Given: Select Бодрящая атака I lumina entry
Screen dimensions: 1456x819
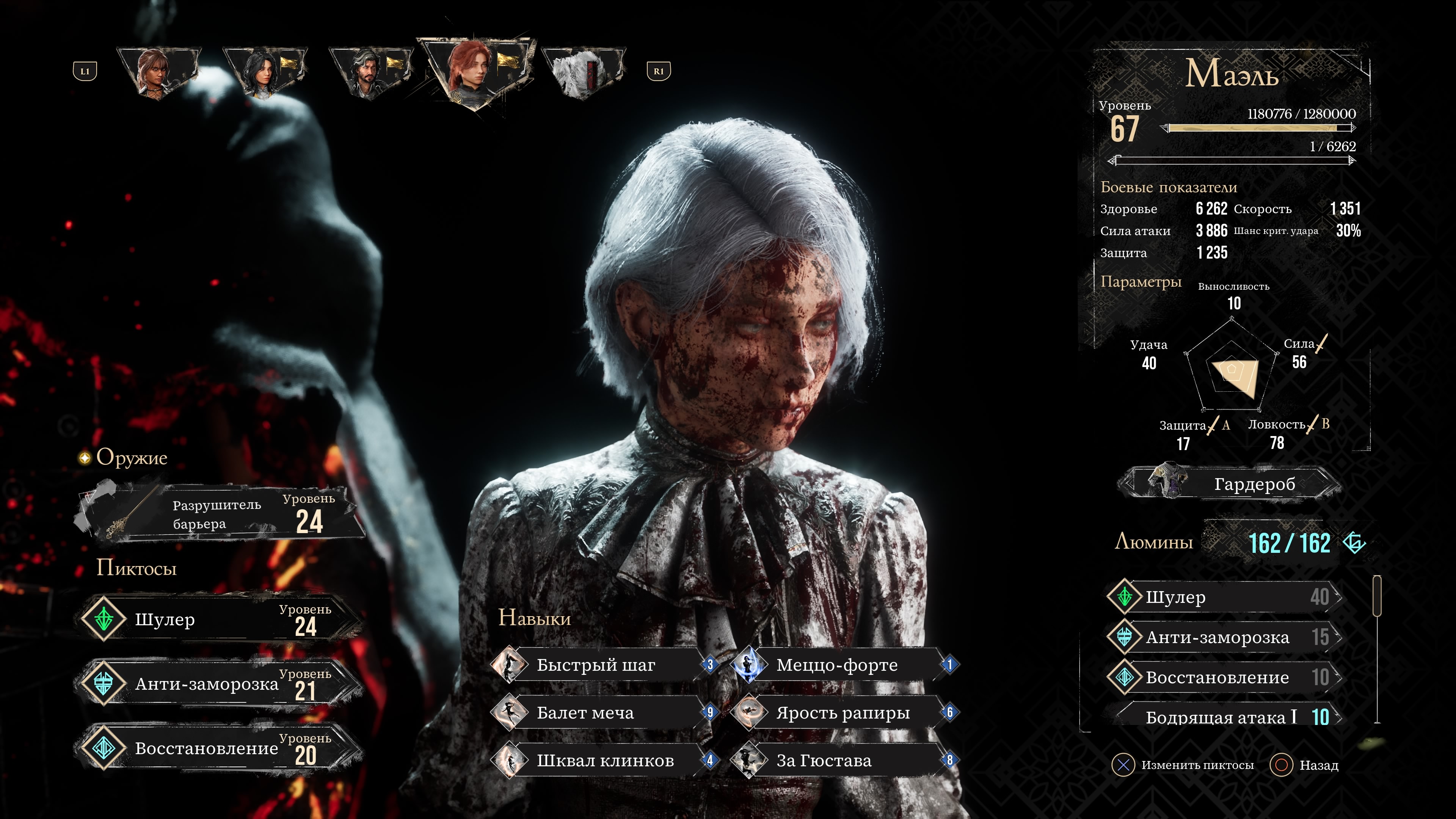Looking at the screenshot, I should (x=1224, y=717).
